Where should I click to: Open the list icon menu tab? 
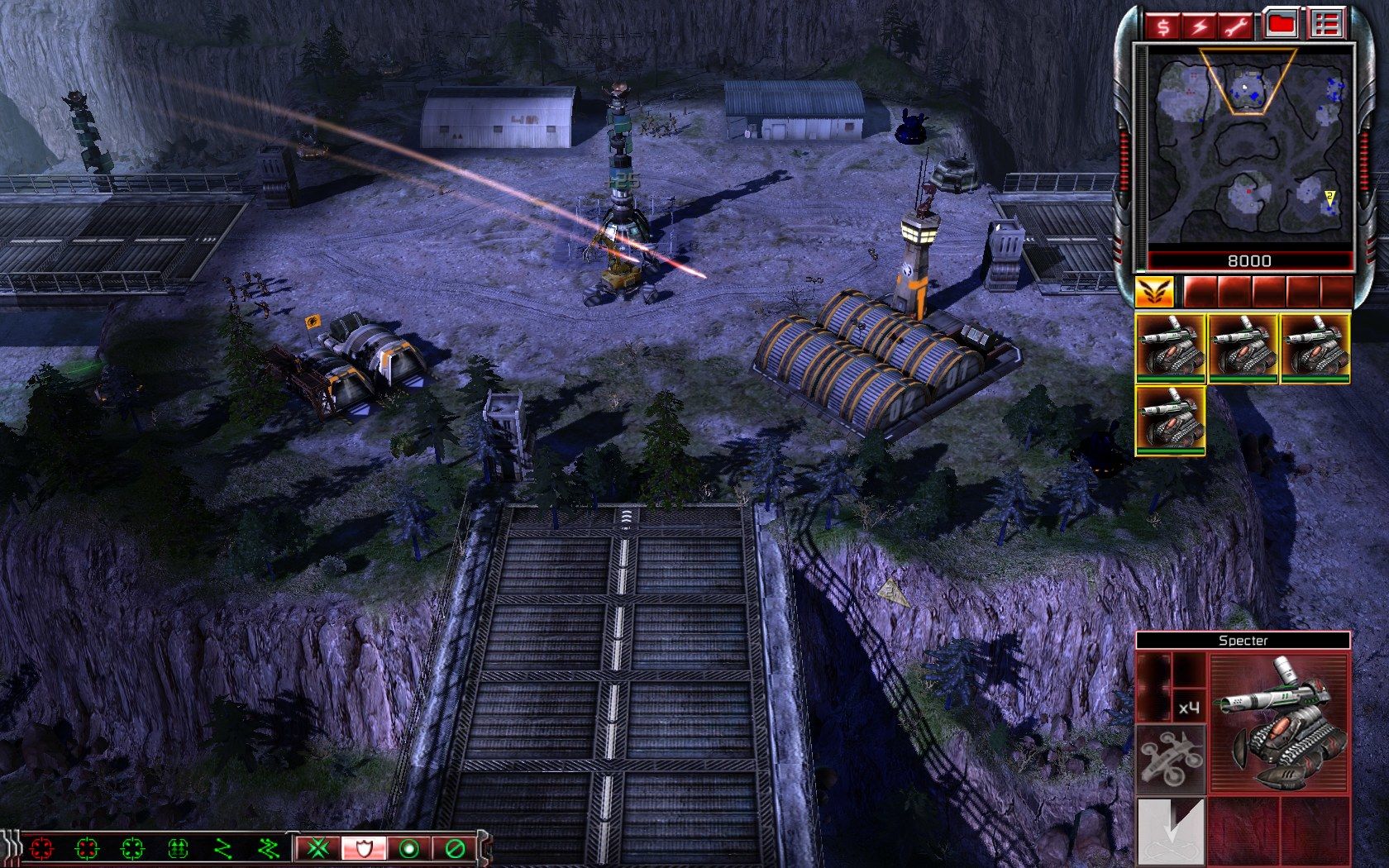click(x=1325, y=25)
